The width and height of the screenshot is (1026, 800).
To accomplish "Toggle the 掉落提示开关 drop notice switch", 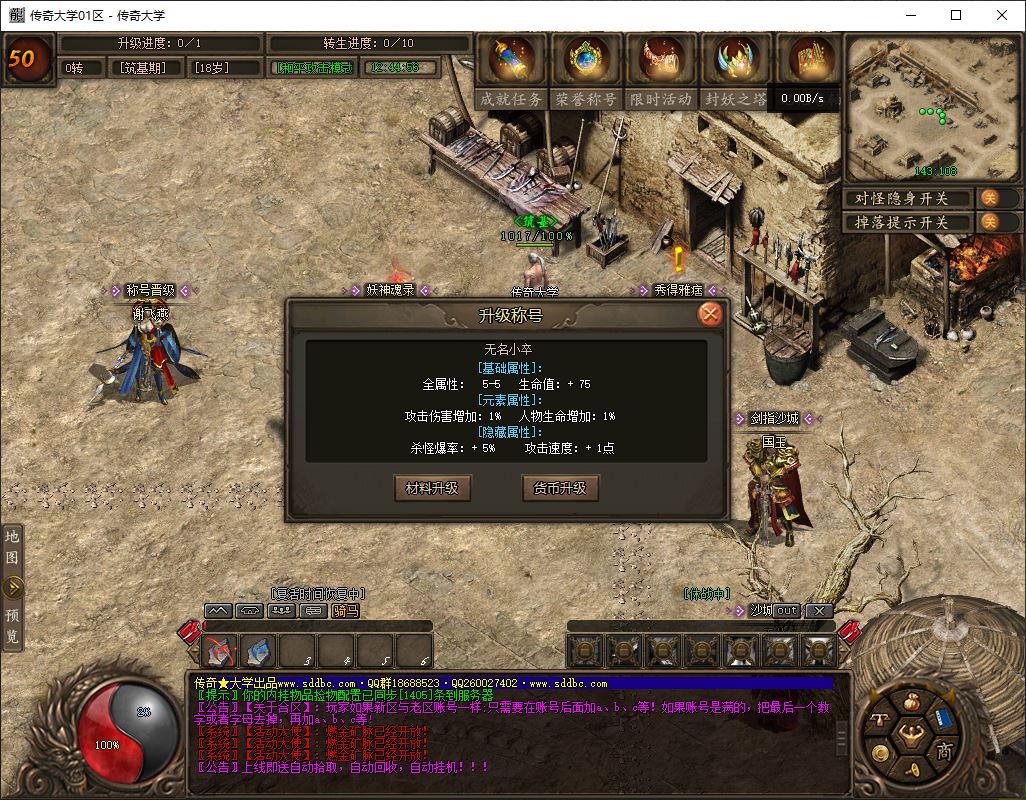I will [x=988, y=222].
